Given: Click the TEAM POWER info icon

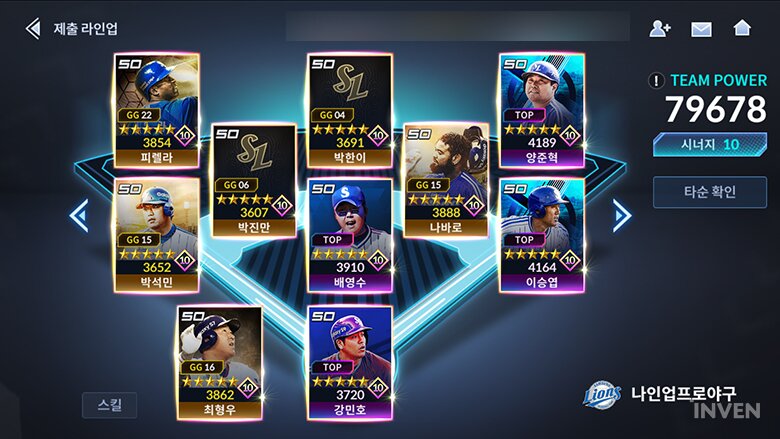Looking at the screenshot, I should [656, 81].
